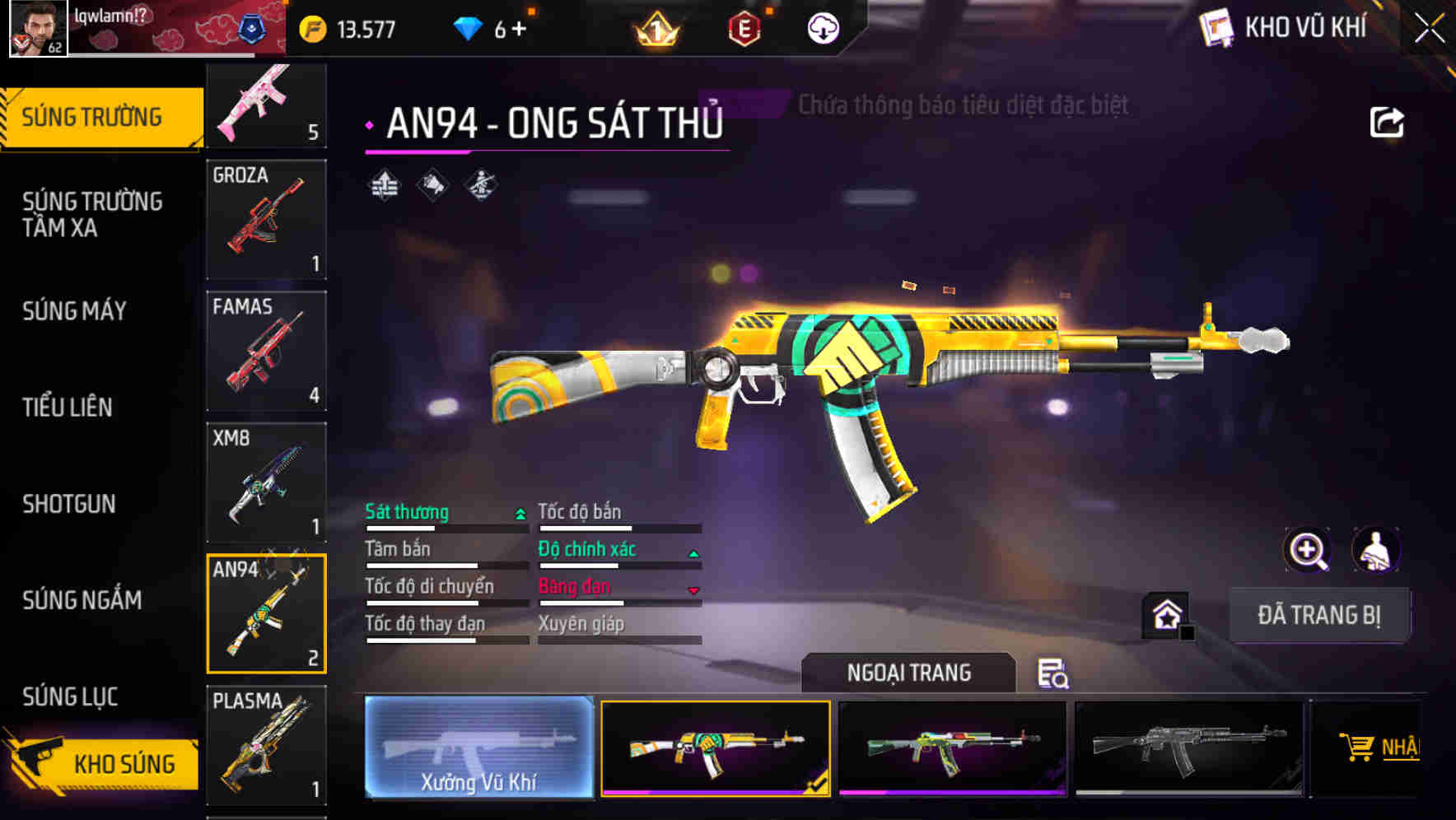
Task: Select the PLASMA weapon slot
Action: pyautogui.click(x=266, y=745)
